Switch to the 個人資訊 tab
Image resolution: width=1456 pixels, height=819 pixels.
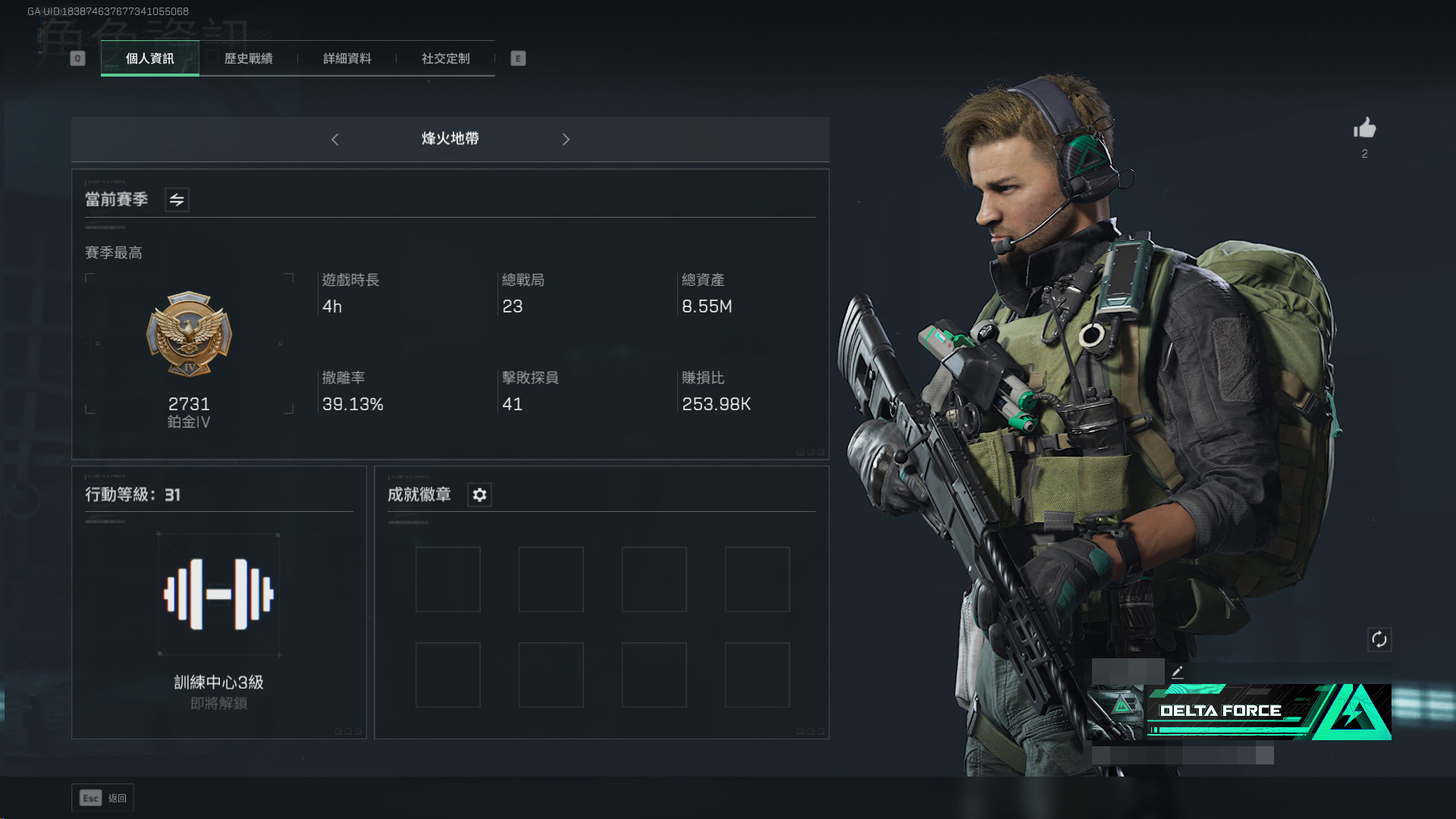pos(149,58)
